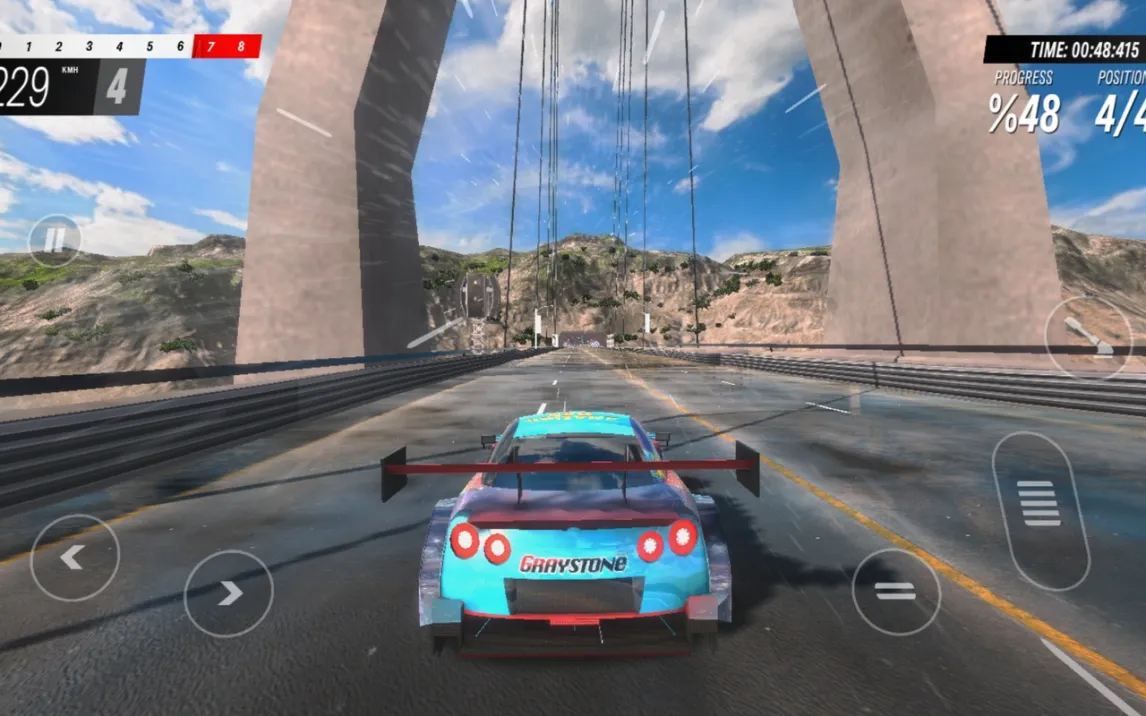Image resolution: width=1146 pixels, height=716 pixels.
Task: Tap the steer right arrow
Action: tap(229, 593)
